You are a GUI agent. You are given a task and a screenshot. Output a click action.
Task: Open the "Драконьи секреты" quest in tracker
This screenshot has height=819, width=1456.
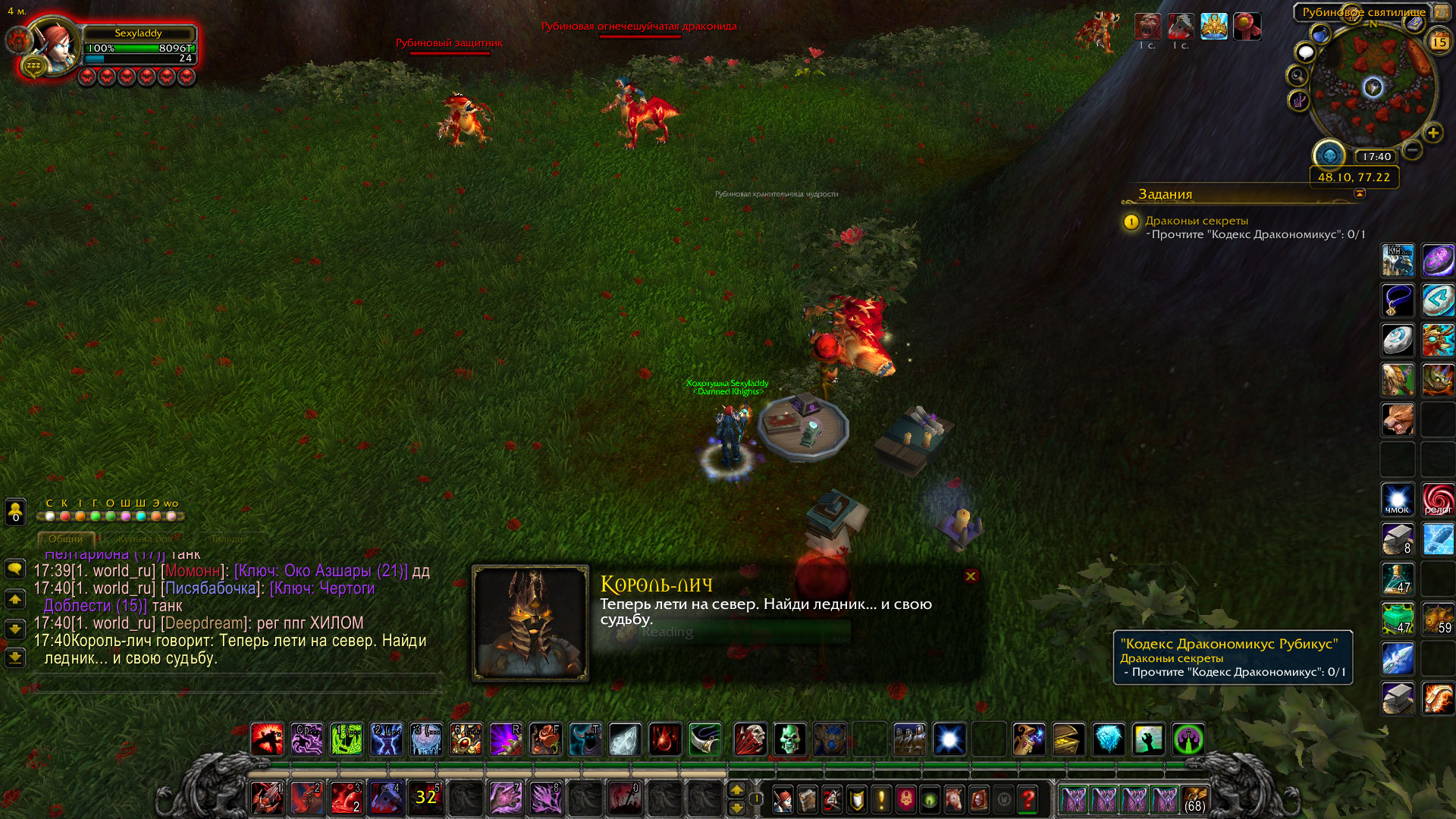click(x=1196, y=221)
